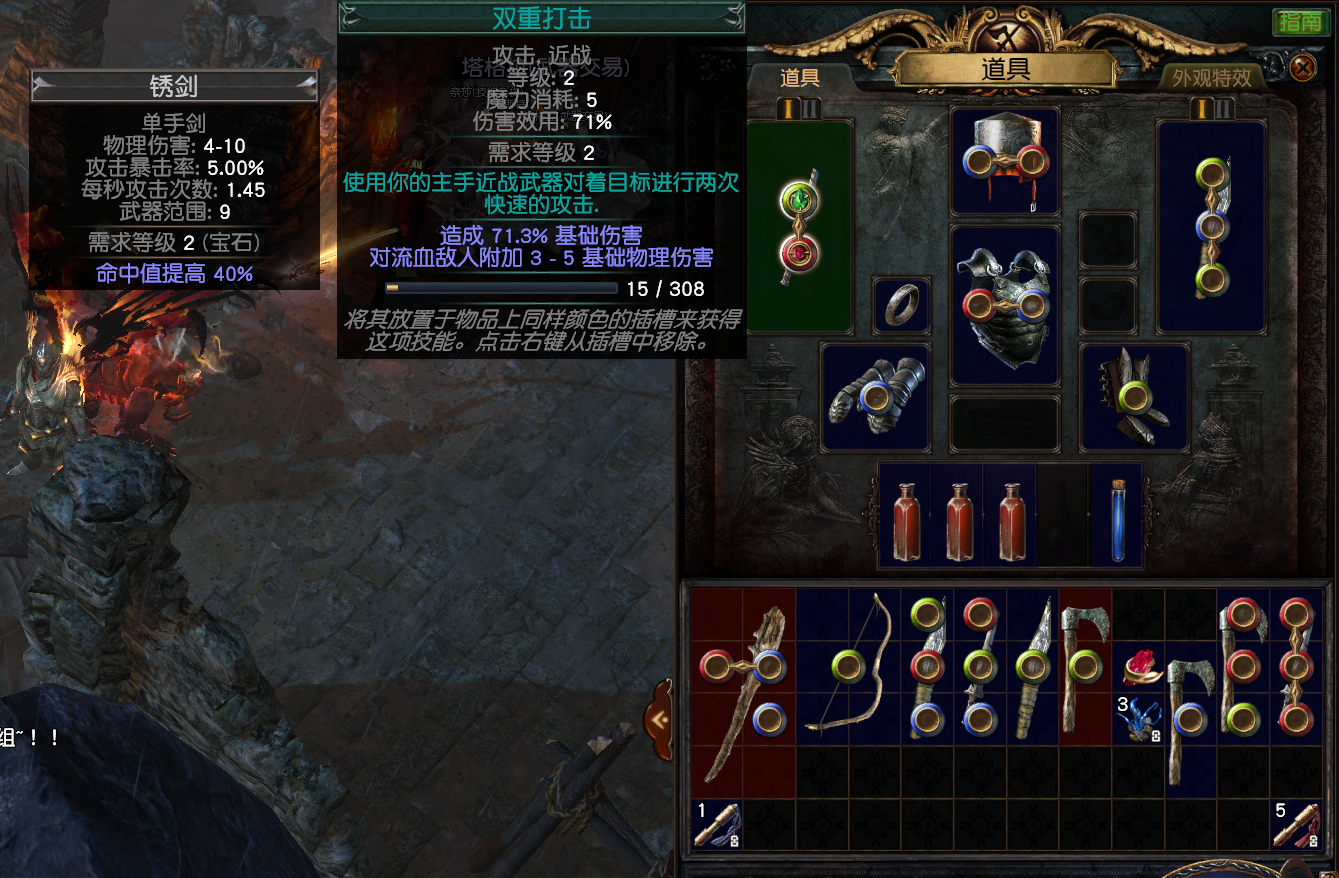Pick the equipped gloves slot
This screenshot has width=1339, height=878.
pyautogui.click(x=875, y=397)
